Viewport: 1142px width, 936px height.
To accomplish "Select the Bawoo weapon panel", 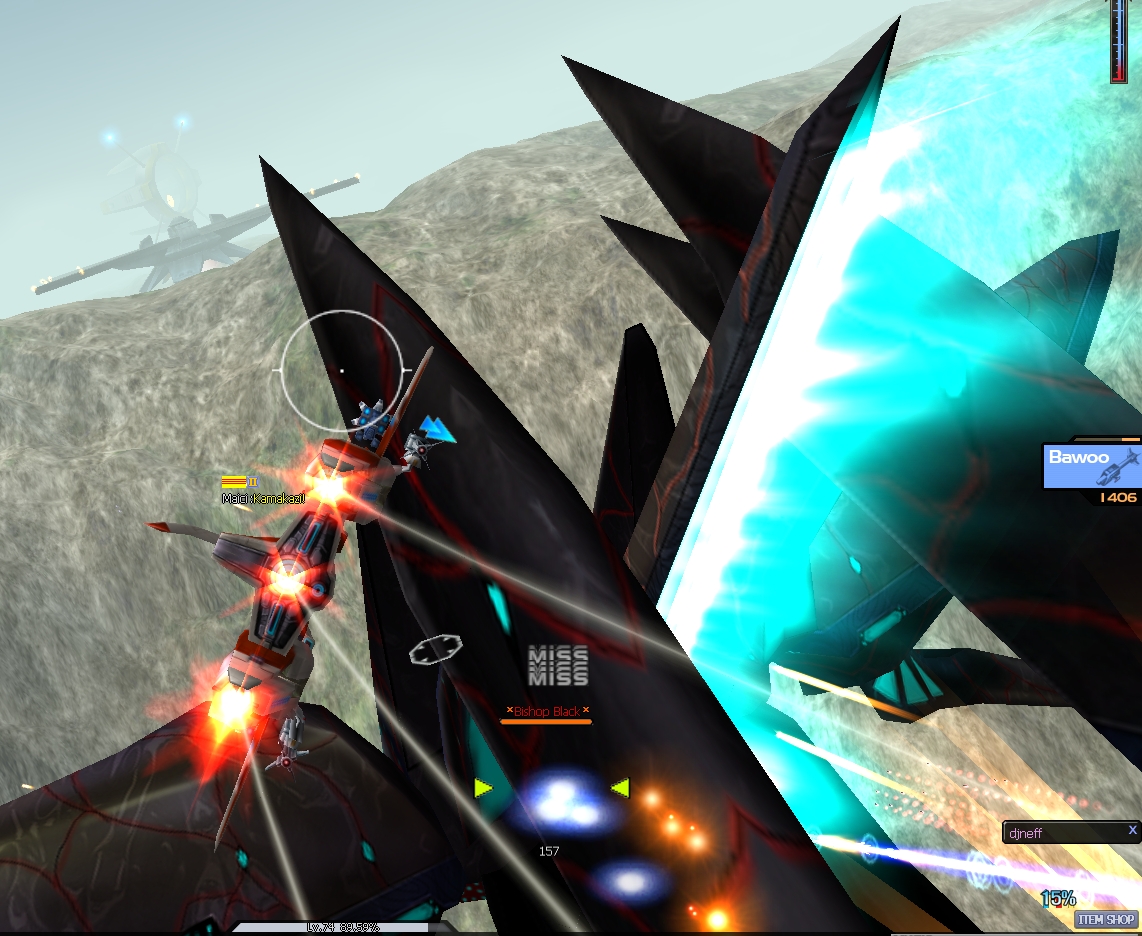I will 1091,466.
